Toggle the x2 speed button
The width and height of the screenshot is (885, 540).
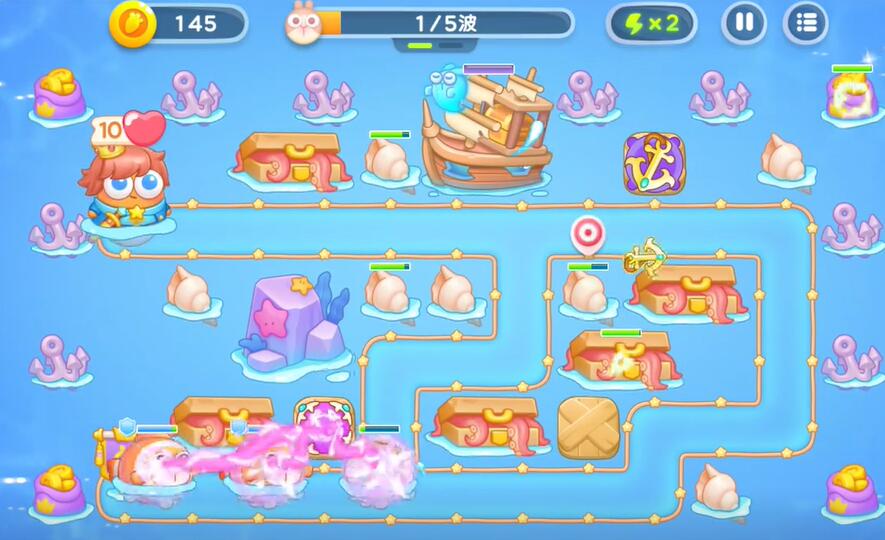[651, 23]
